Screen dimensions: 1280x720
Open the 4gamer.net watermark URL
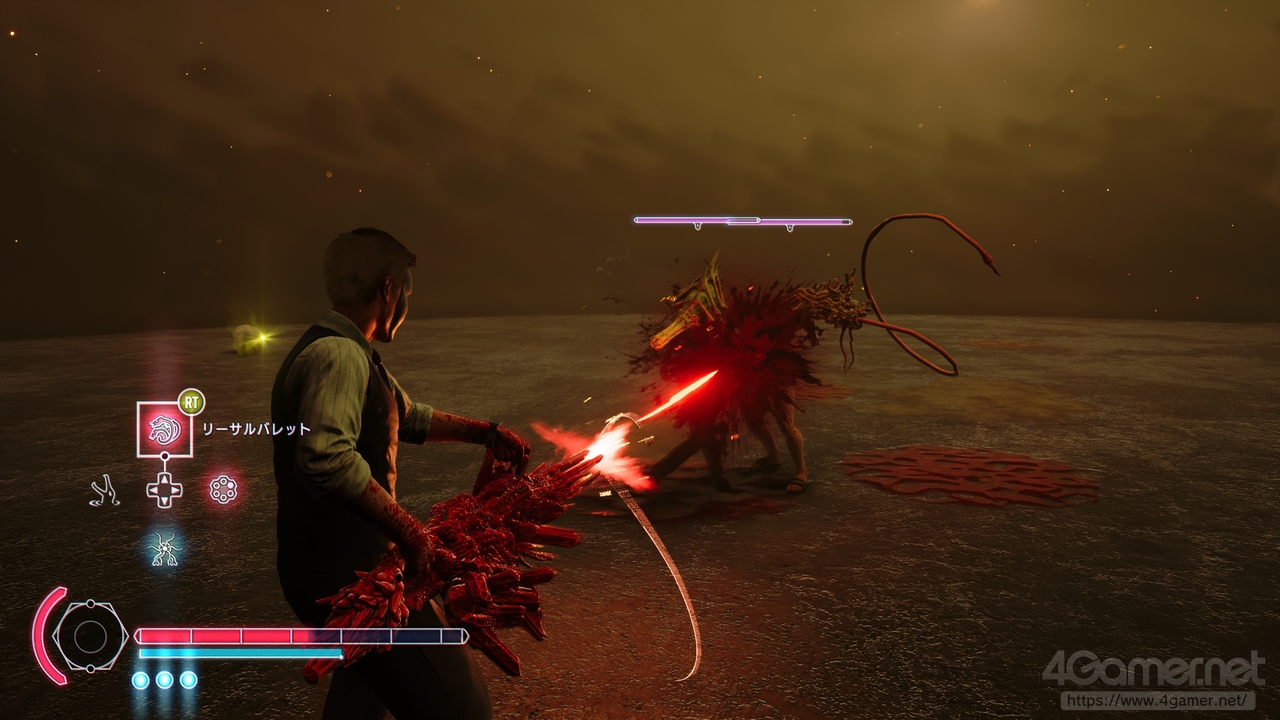tap(1157, 701)
